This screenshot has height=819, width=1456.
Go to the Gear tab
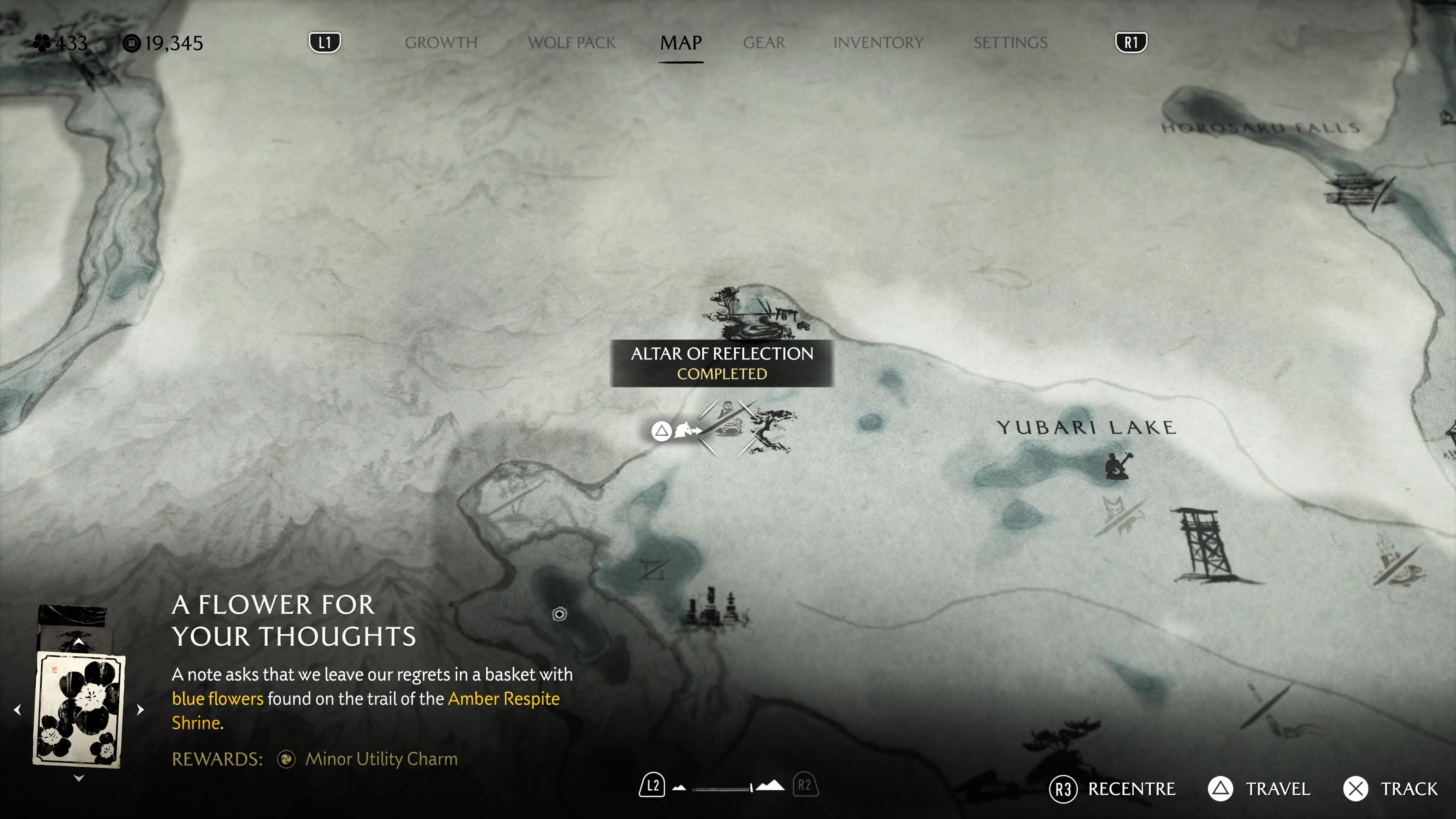(764, 43)
